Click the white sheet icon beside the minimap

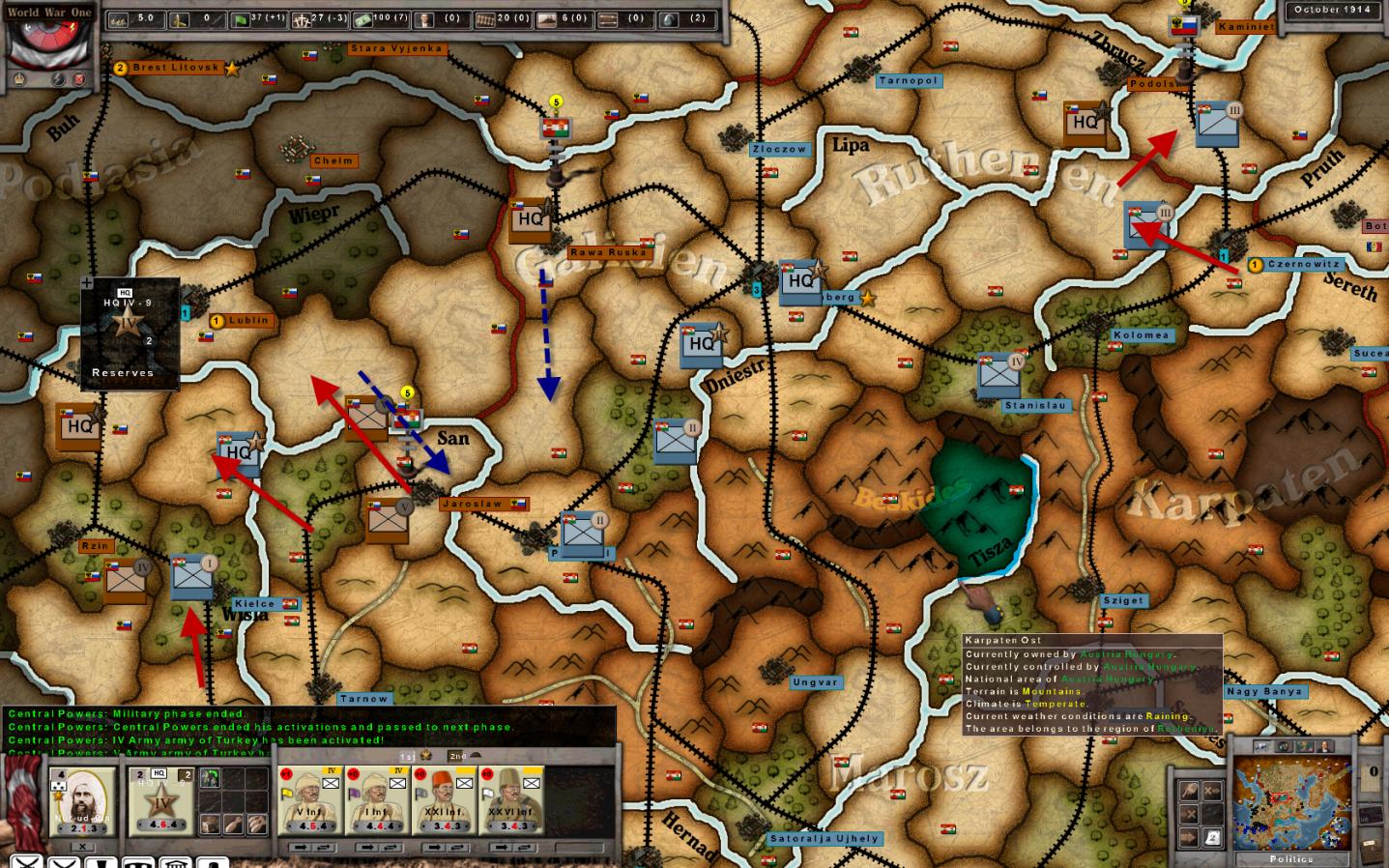tap(1213, 837)
